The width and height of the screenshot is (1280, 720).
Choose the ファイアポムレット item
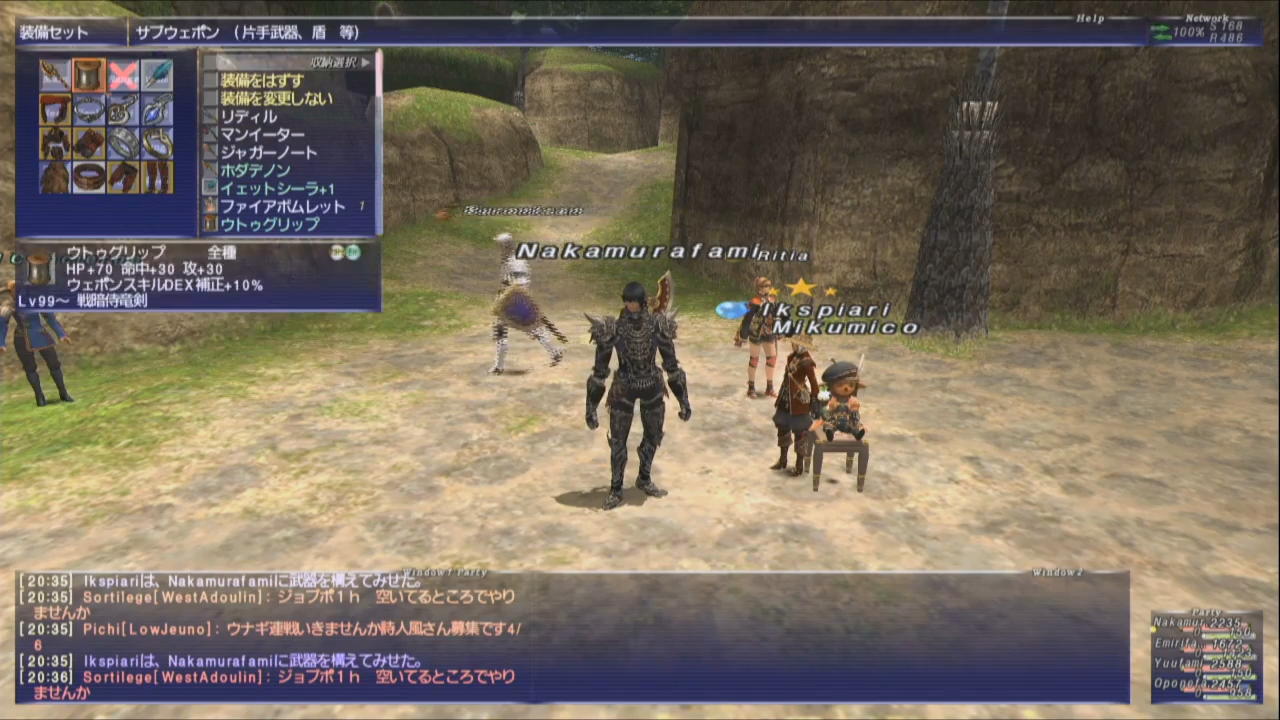282,206
